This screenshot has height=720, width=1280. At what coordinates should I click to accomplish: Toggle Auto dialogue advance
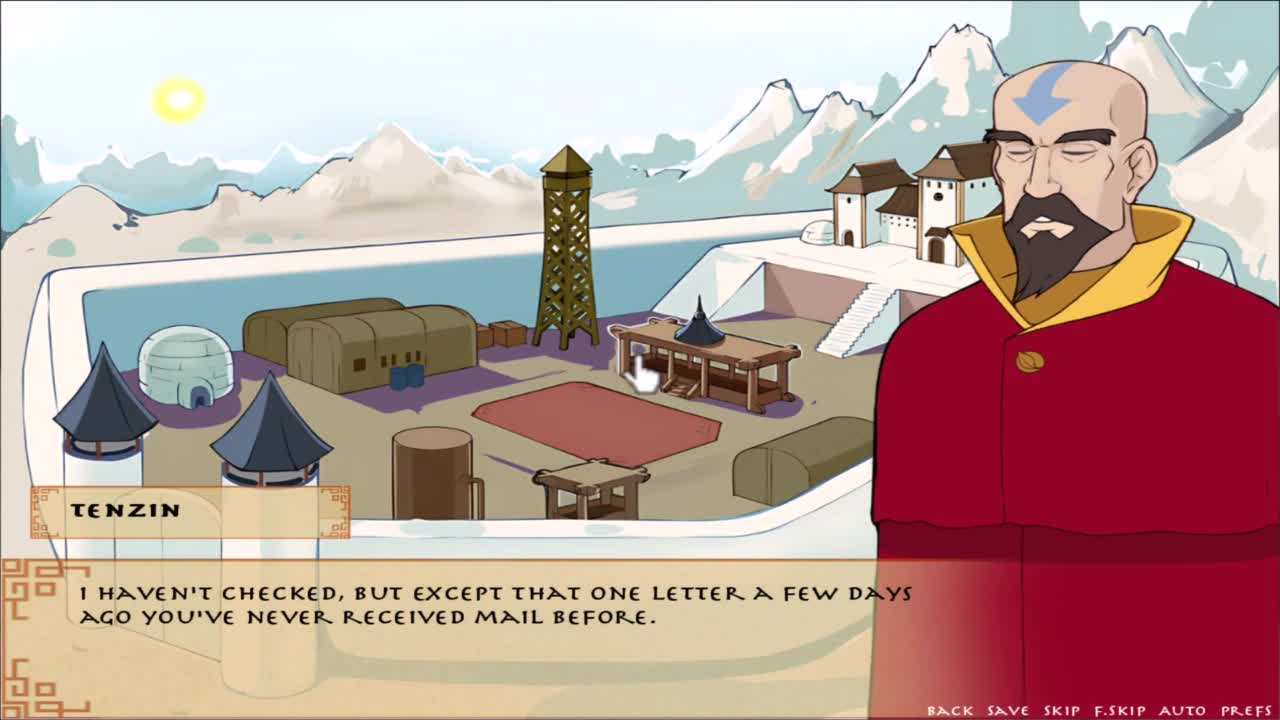point(1182,710)
